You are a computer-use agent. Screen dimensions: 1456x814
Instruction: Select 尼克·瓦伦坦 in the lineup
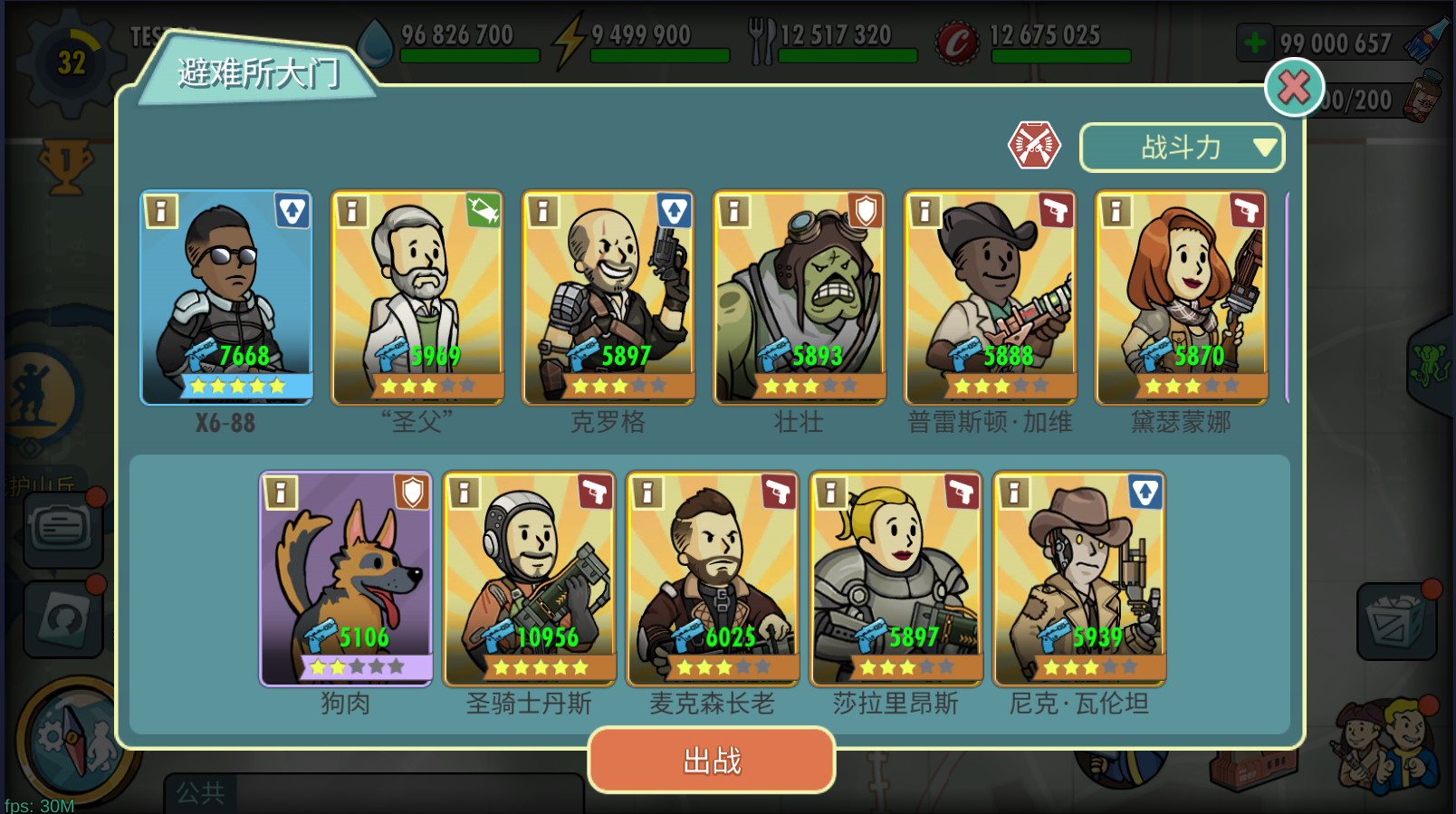tap(1079, 578)
